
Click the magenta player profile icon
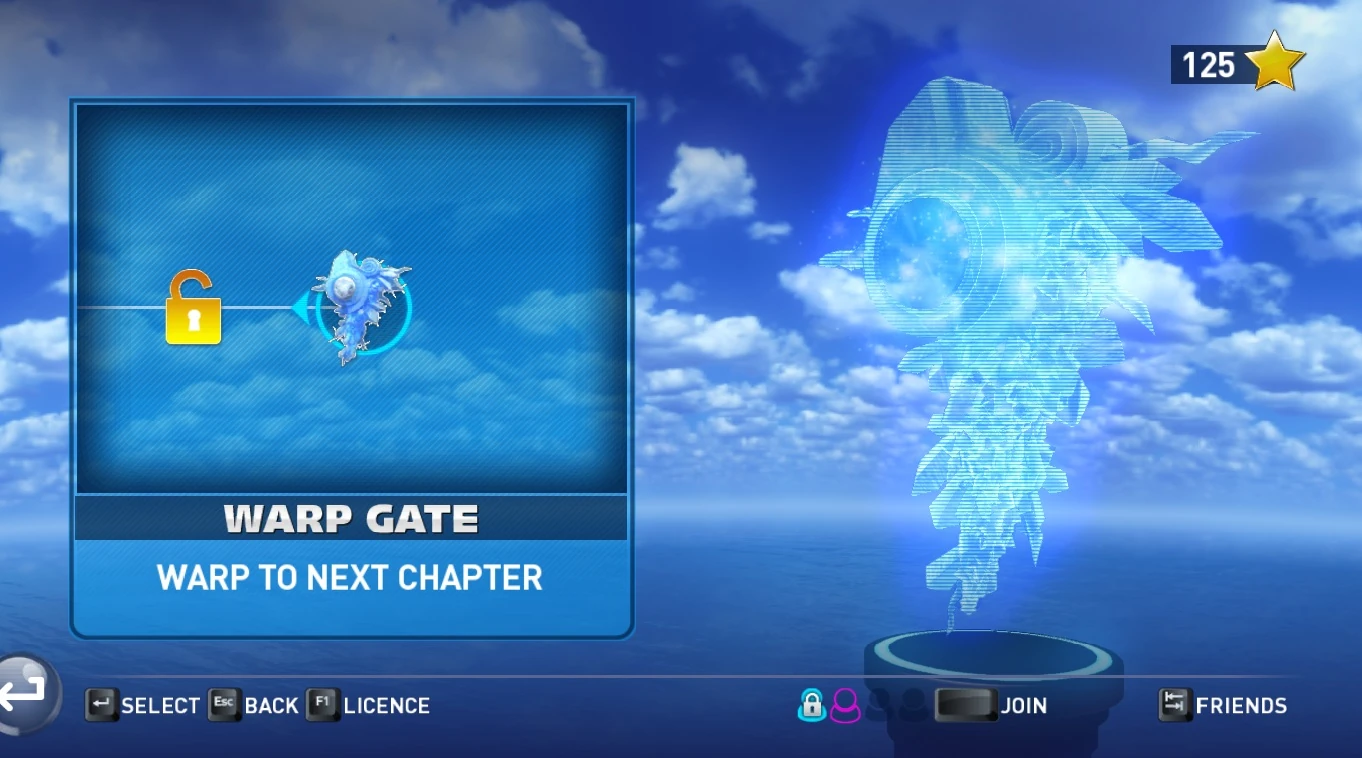(x=845, y=705)
